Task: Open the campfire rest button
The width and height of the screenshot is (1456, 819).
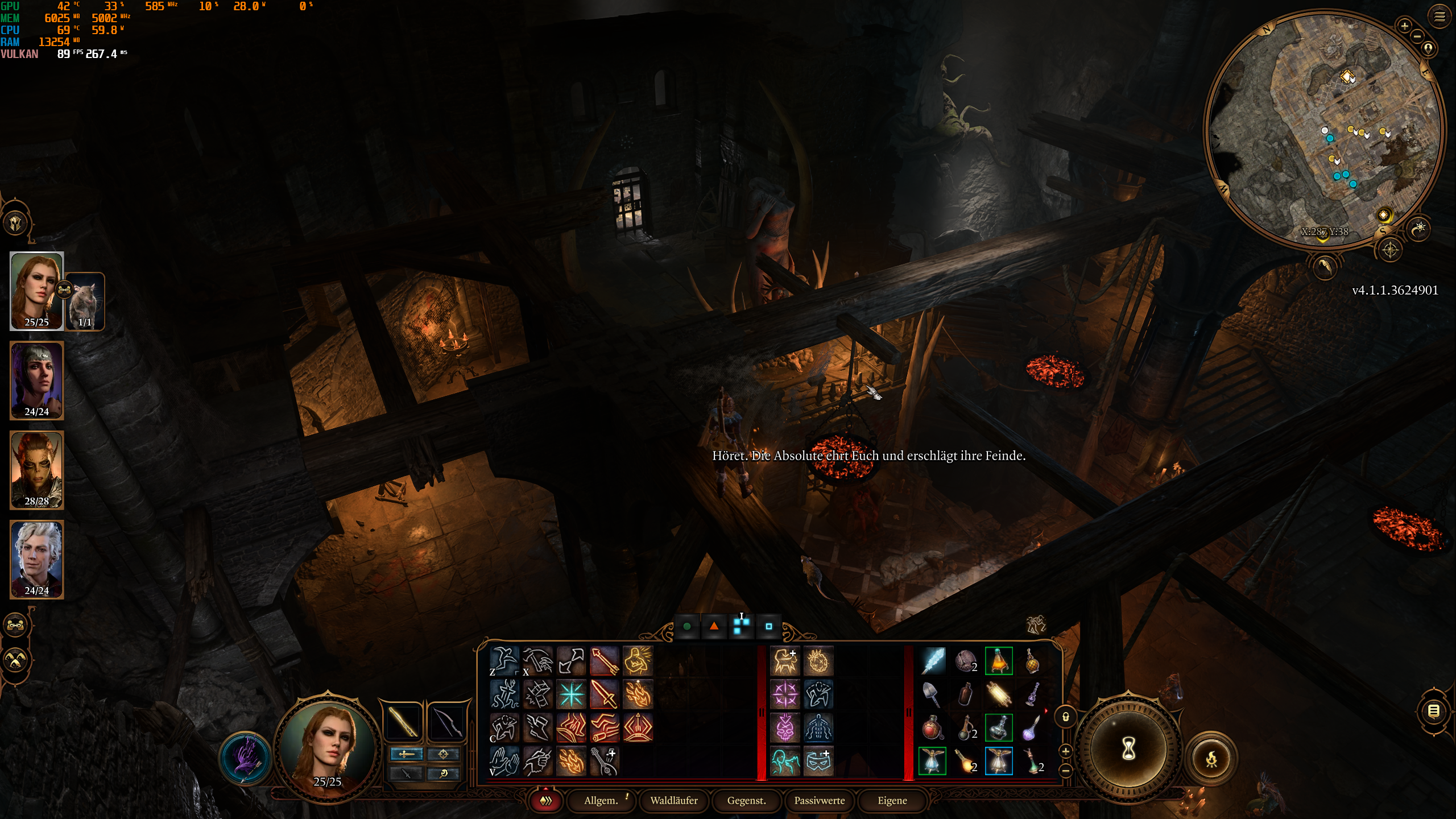Action: tap(1212, 758)
